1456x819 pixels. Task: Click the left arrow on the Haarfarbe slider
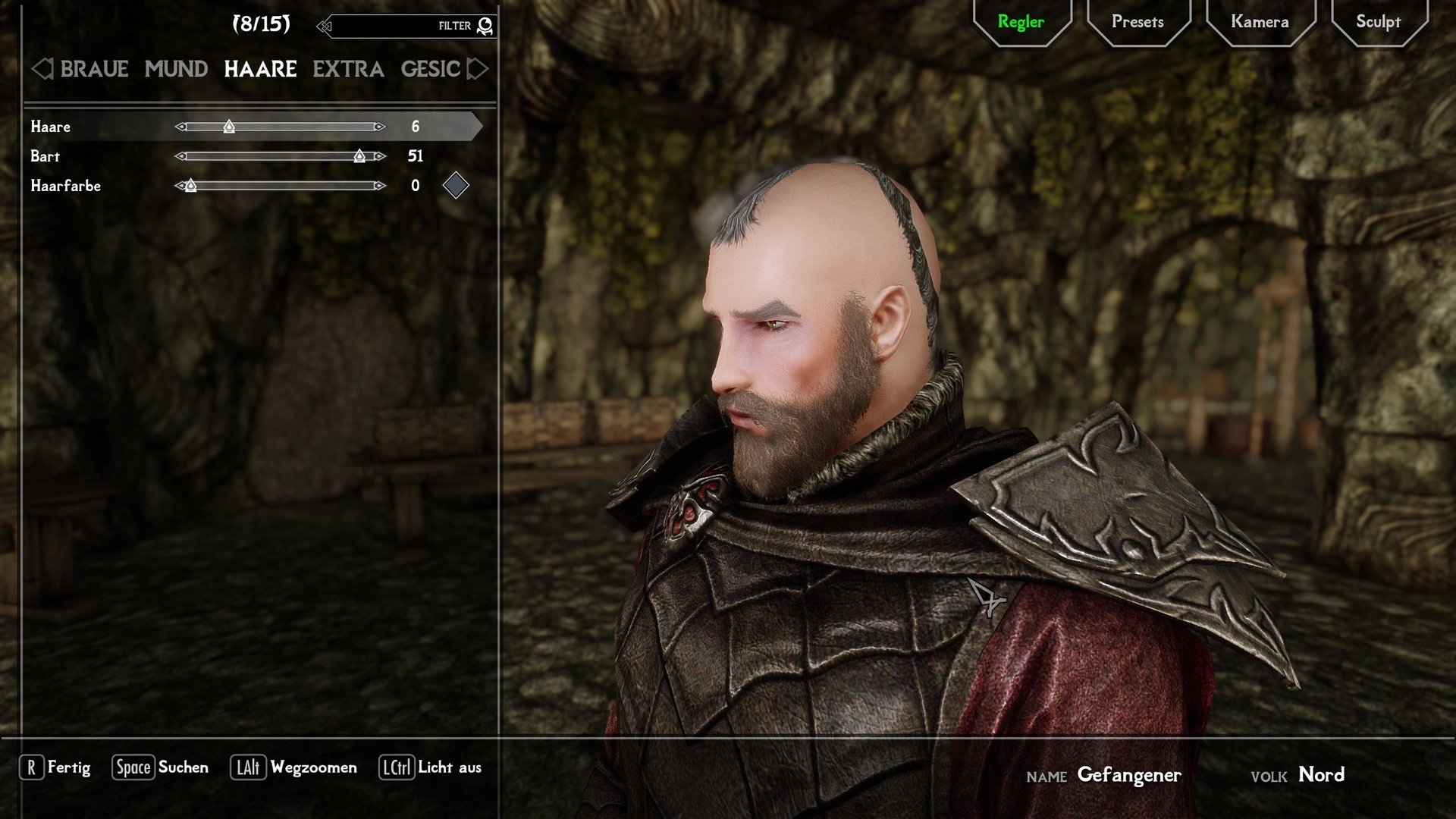point(180,185)
